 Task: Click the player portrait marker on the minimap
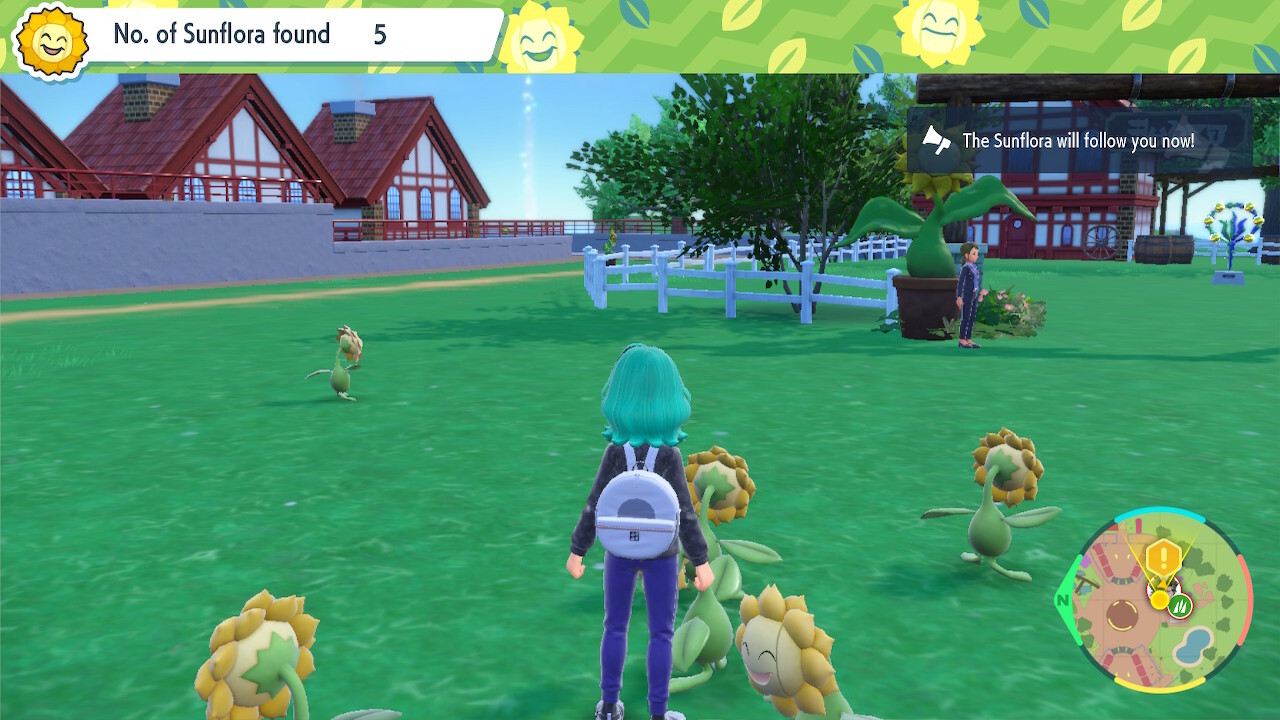[1165, 587]
